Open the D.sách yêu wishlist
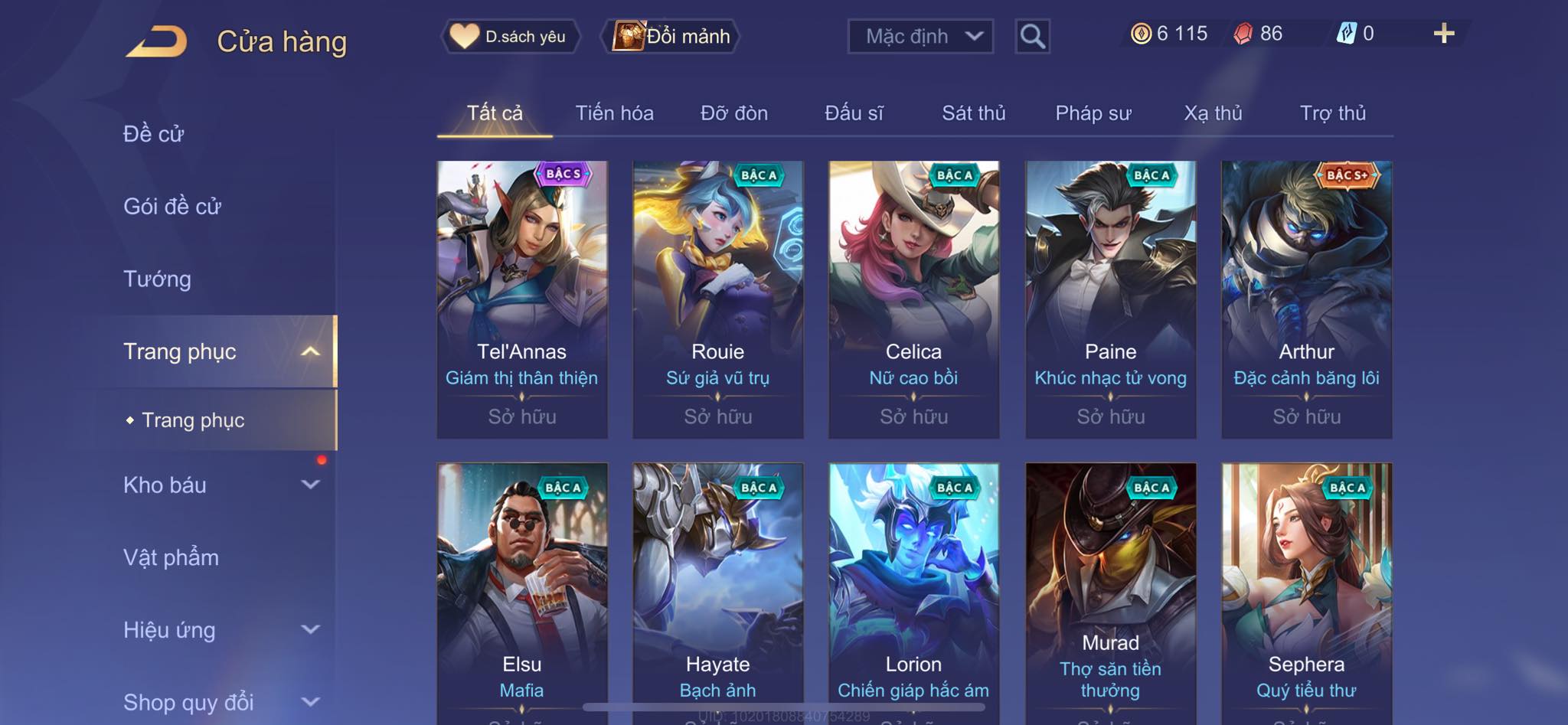This screenshot has height=725, width=1568. (x=510, y=36)
